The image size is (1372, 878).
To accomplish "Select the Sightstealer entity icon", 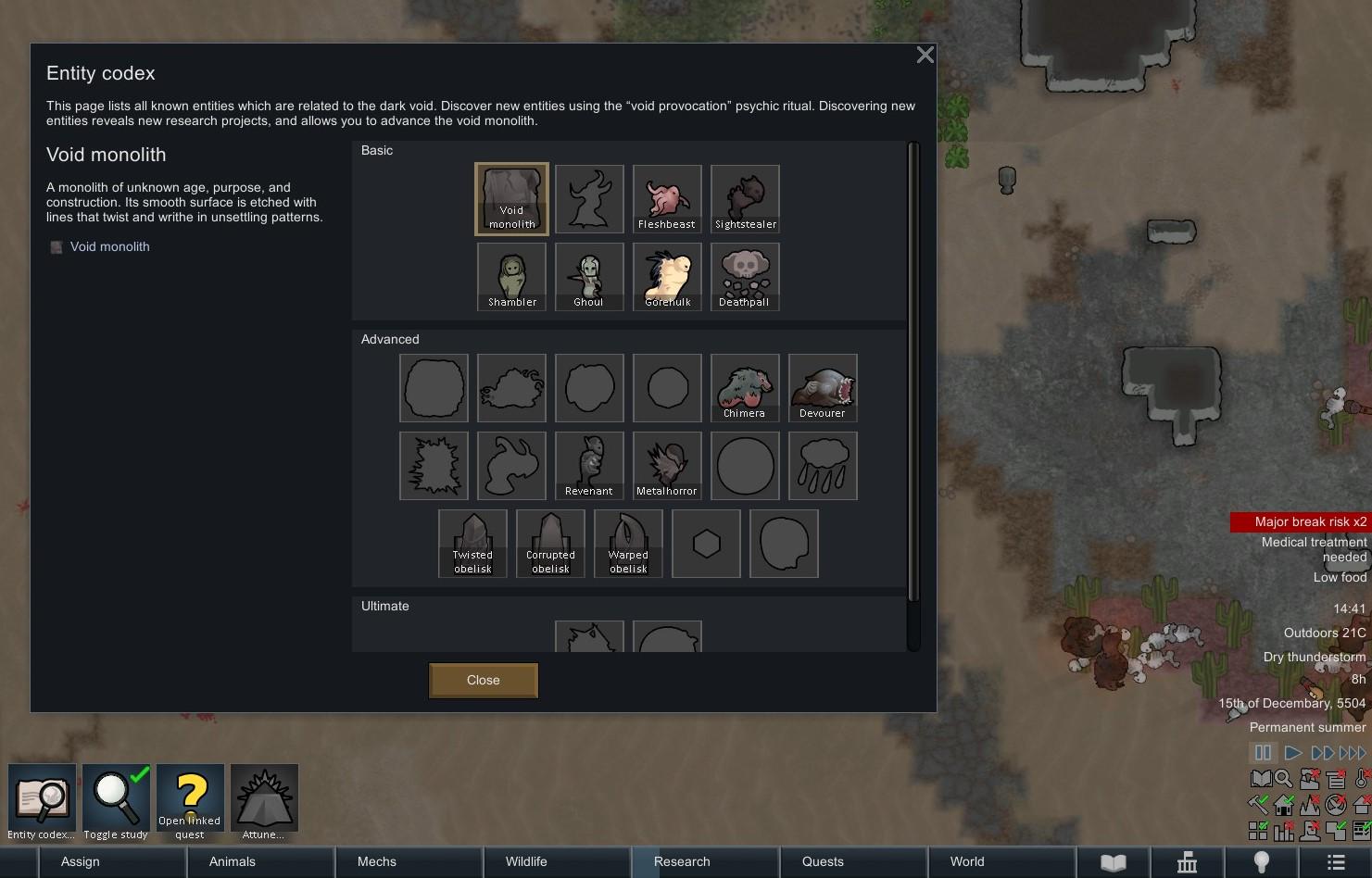I will 744,198.
